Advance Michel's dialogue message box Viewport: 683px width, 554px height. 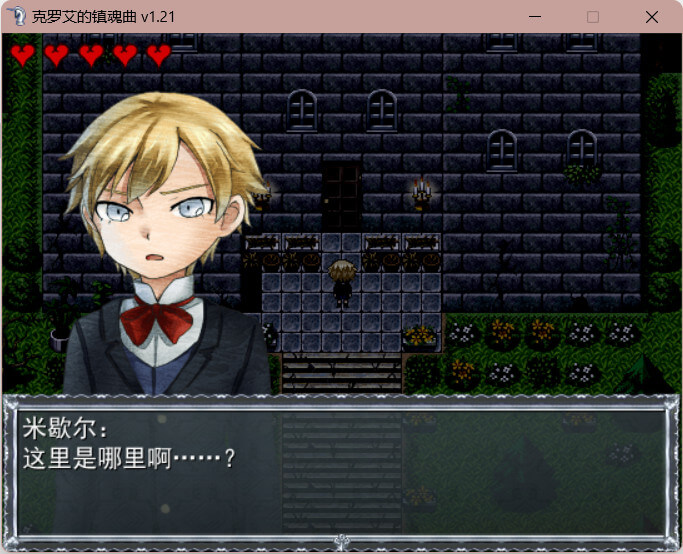340,466
